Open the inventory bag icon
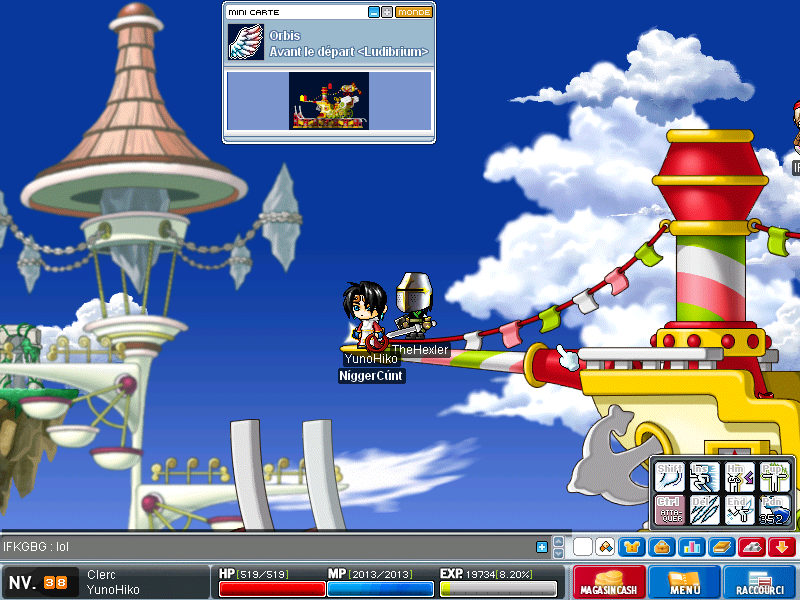The width and height of the screenshot is (800, 600). coord(662,547)
